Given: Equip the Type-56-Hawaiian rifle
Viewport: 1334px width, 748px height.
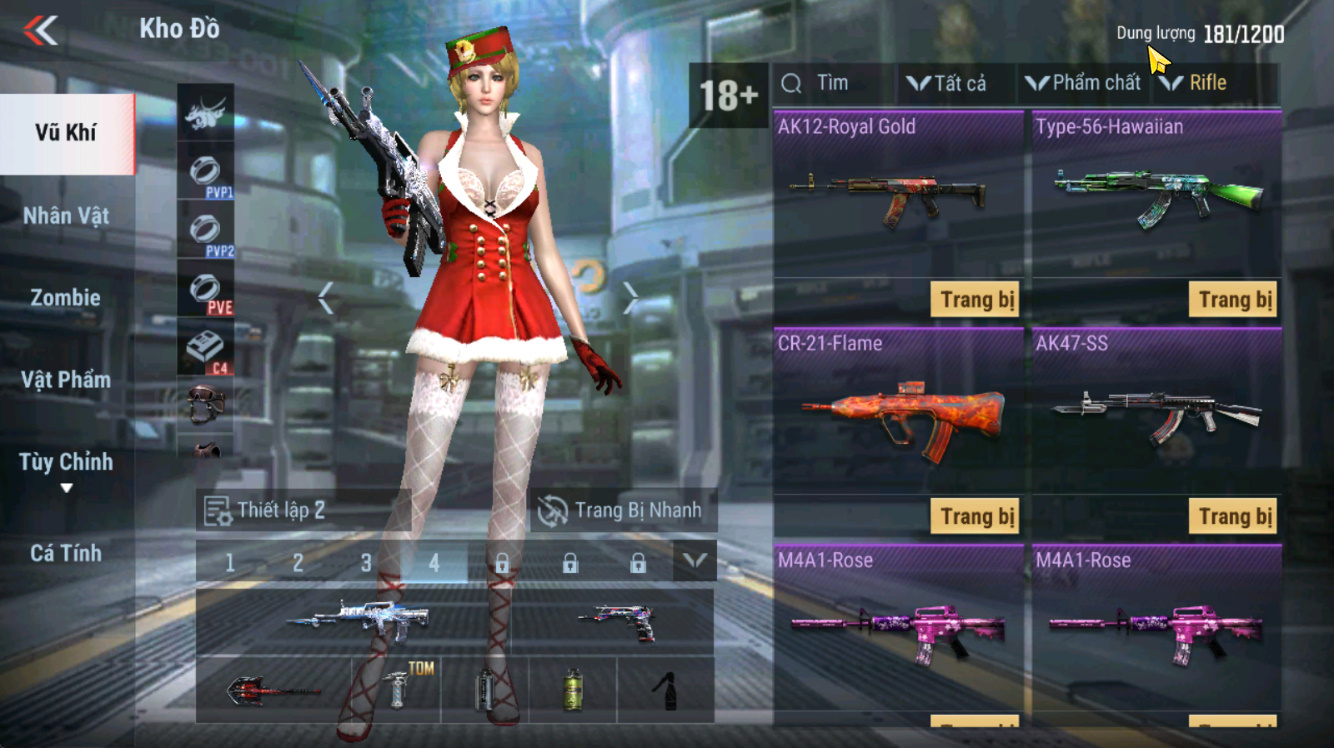Looking at the screenshot, I should tap(1235, 299).
